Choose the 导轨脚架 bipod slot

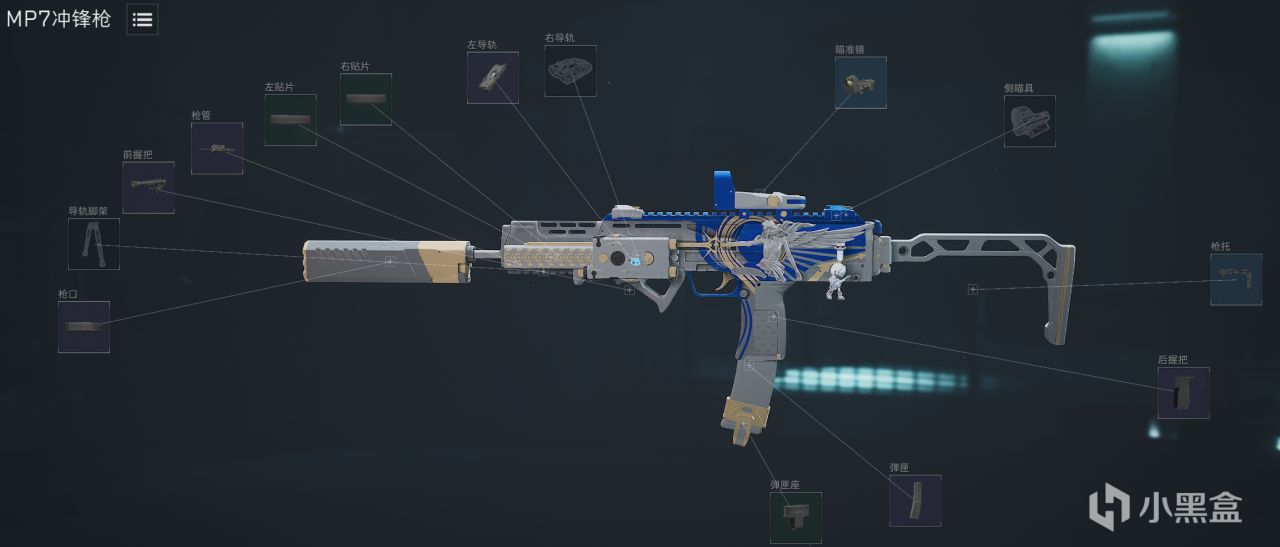coord(94,244)
